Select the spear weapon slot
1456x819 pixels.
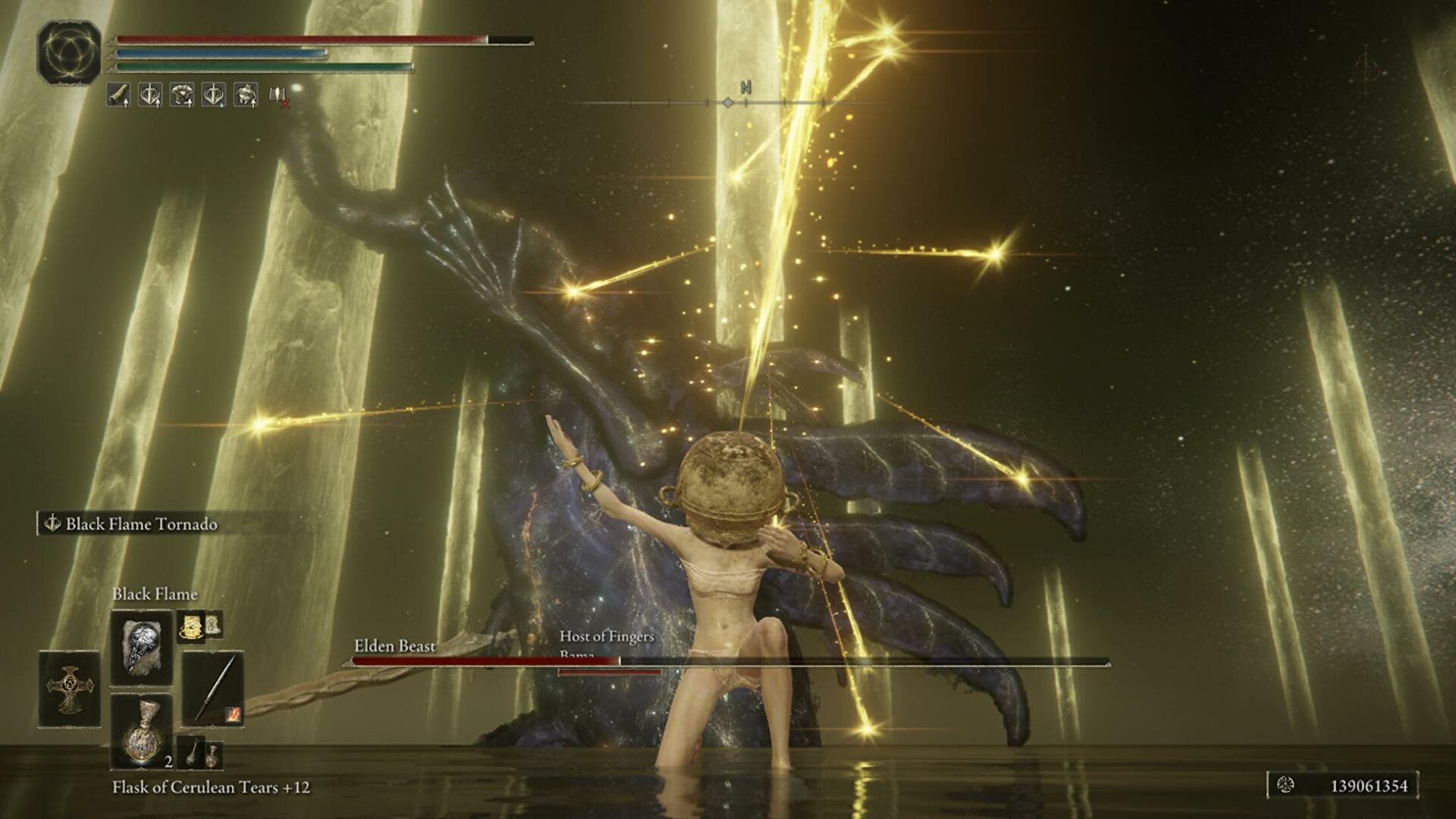212,689
